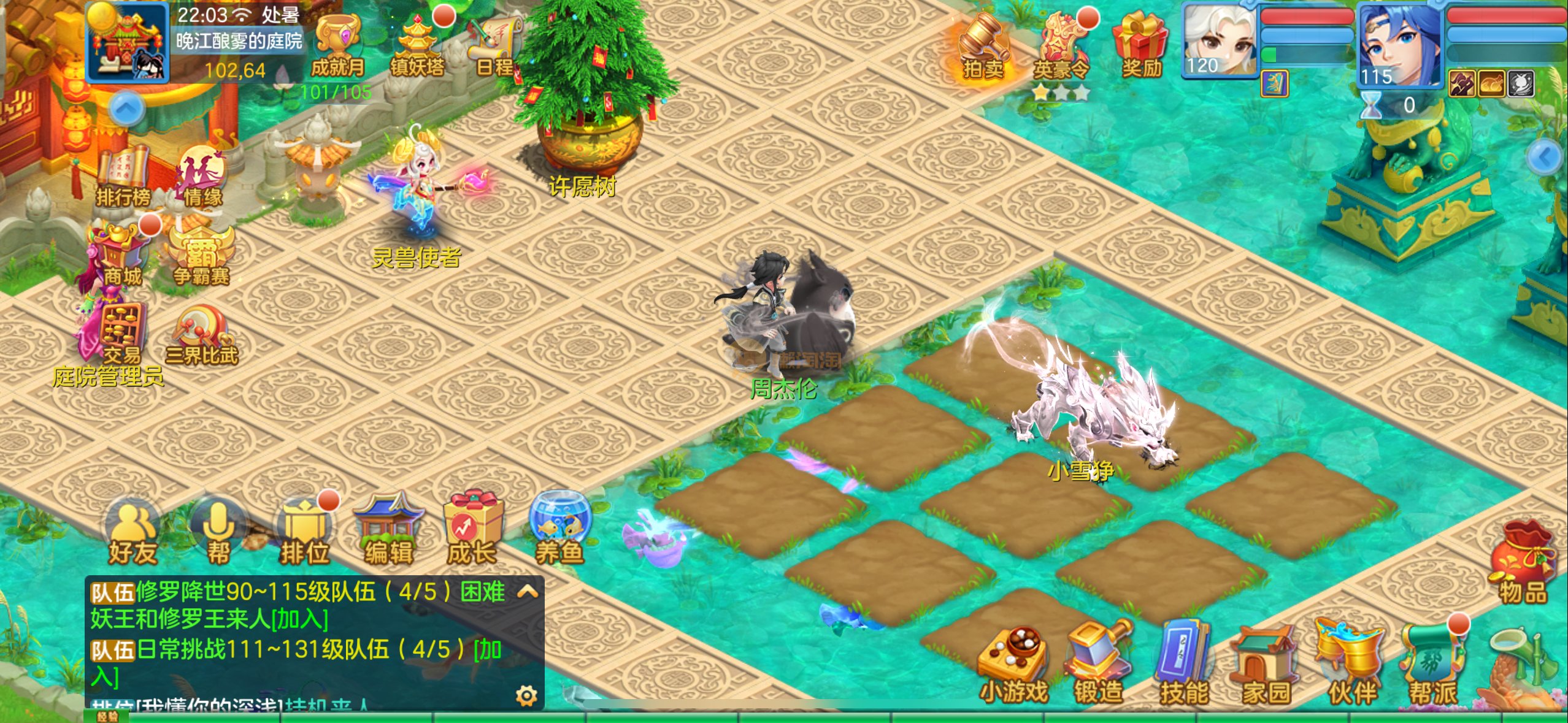Claim rewards from the 奖励 gift box
Image resolution: width=1568 pixels, height=723 pixels.
click(x=1141, y=46)
